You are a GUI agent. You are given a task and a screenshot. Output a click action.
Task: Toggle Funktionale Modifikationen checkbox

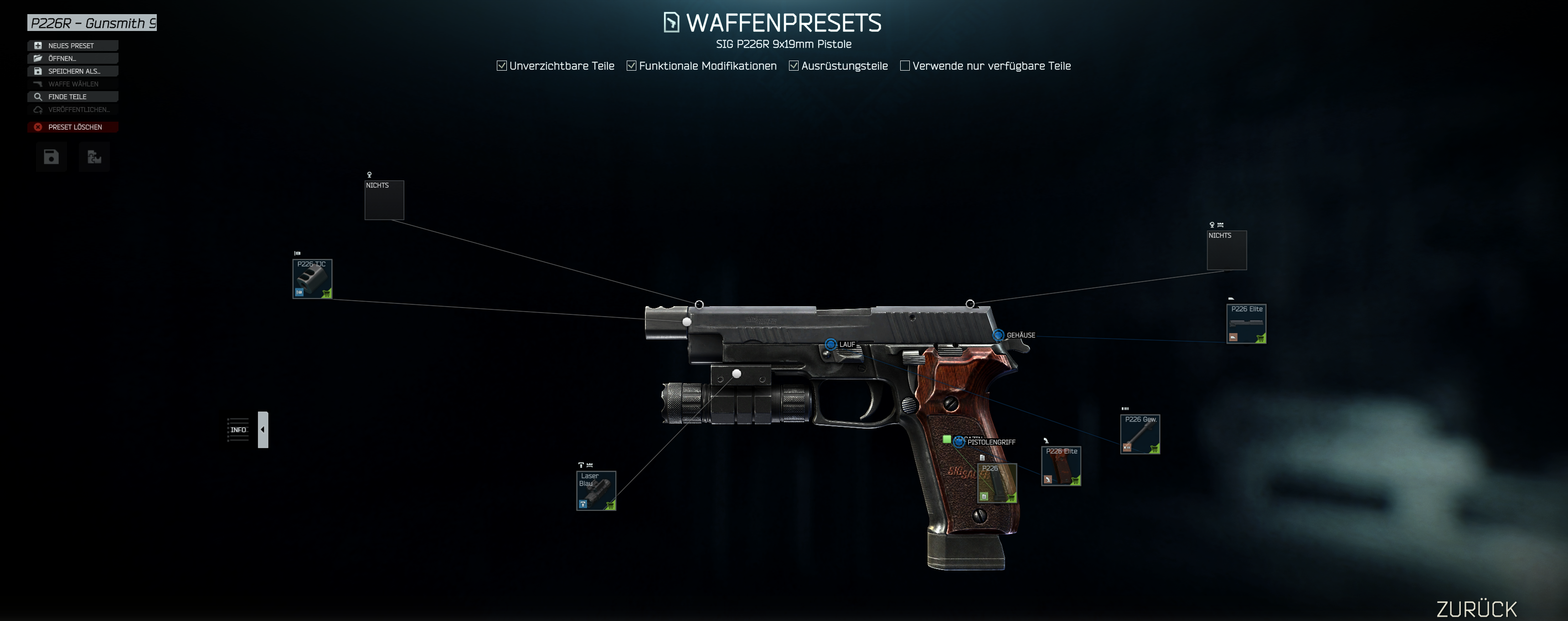coord(631,66)
